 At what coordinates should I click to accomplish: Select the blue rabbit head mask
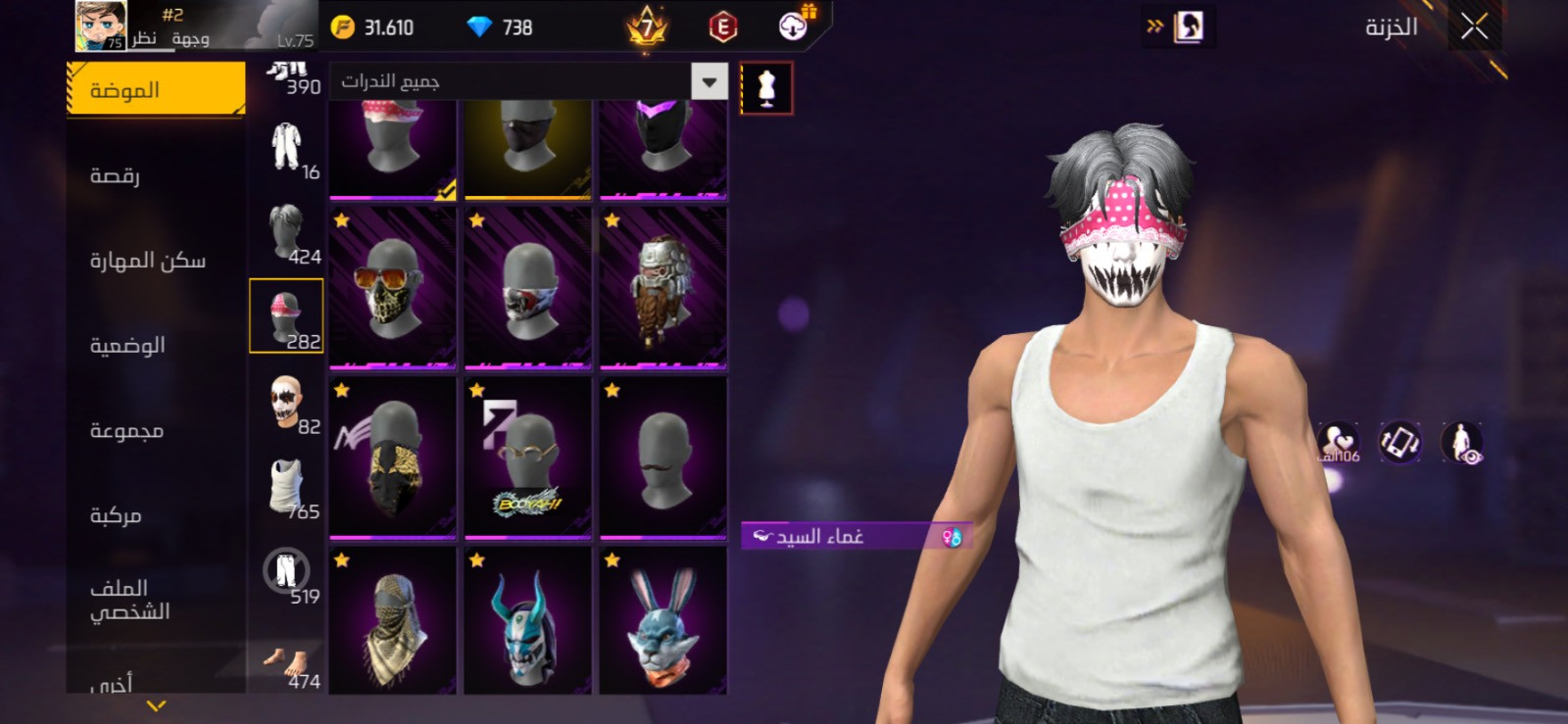(663, 621)
